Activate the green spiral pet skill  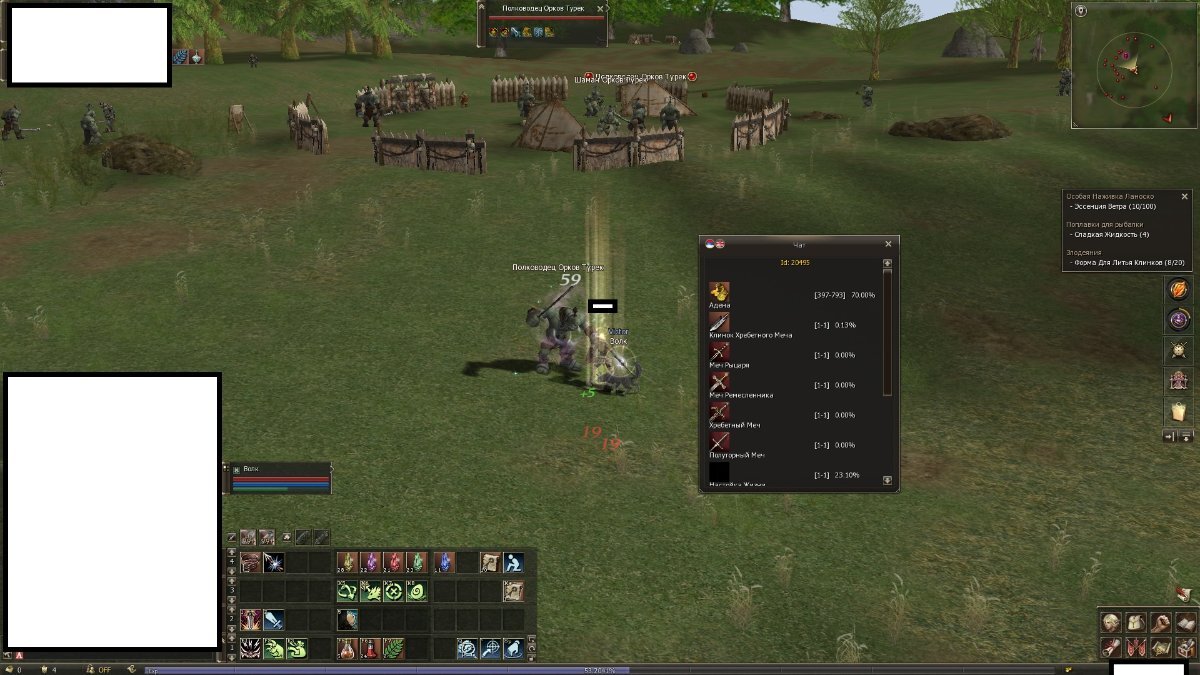pyautogui.click(x=417, y=591)
